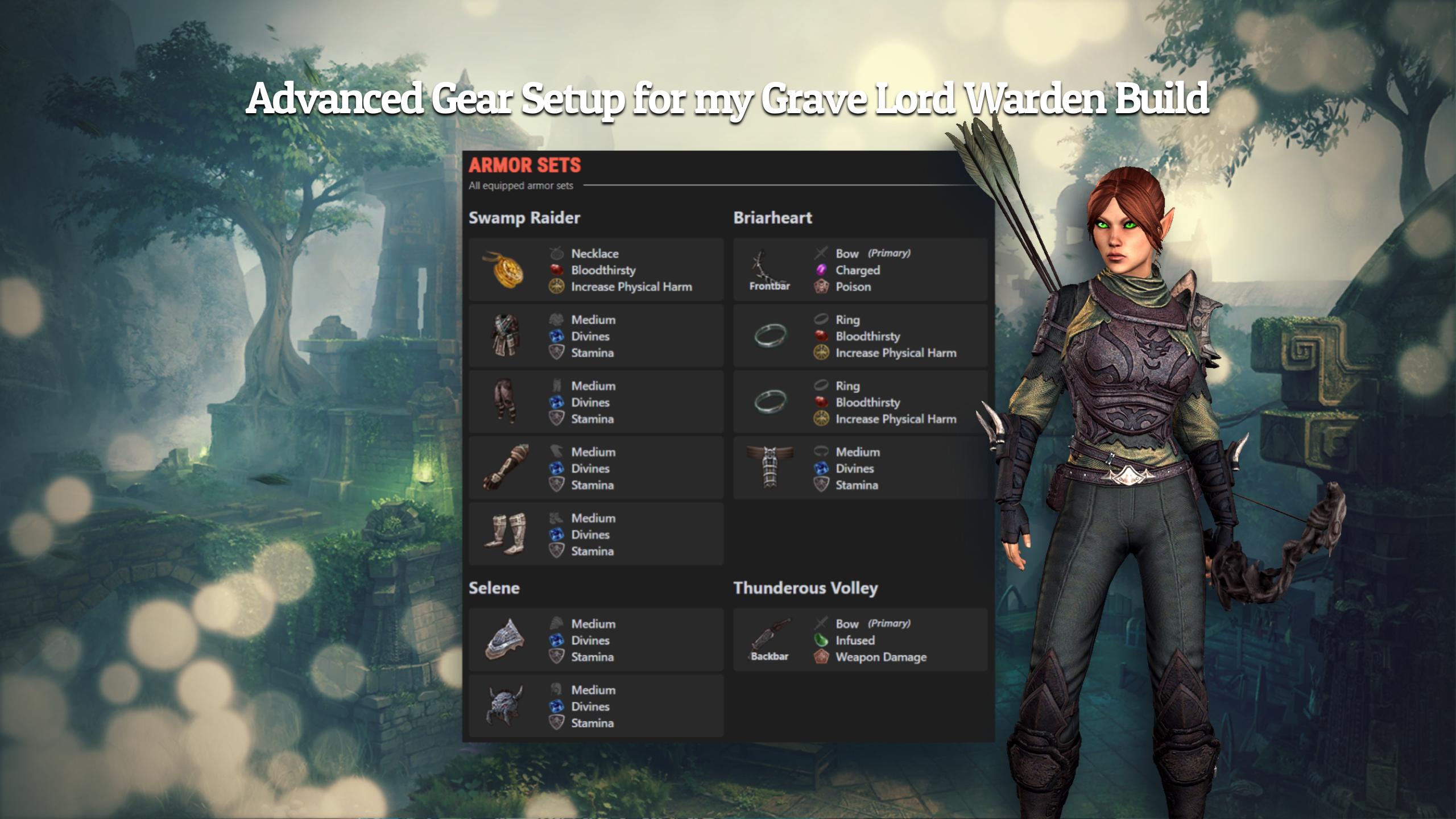Click the Poison enchant icon under the Frontbar bow
1456x819 pixels.
pos(821,287)
